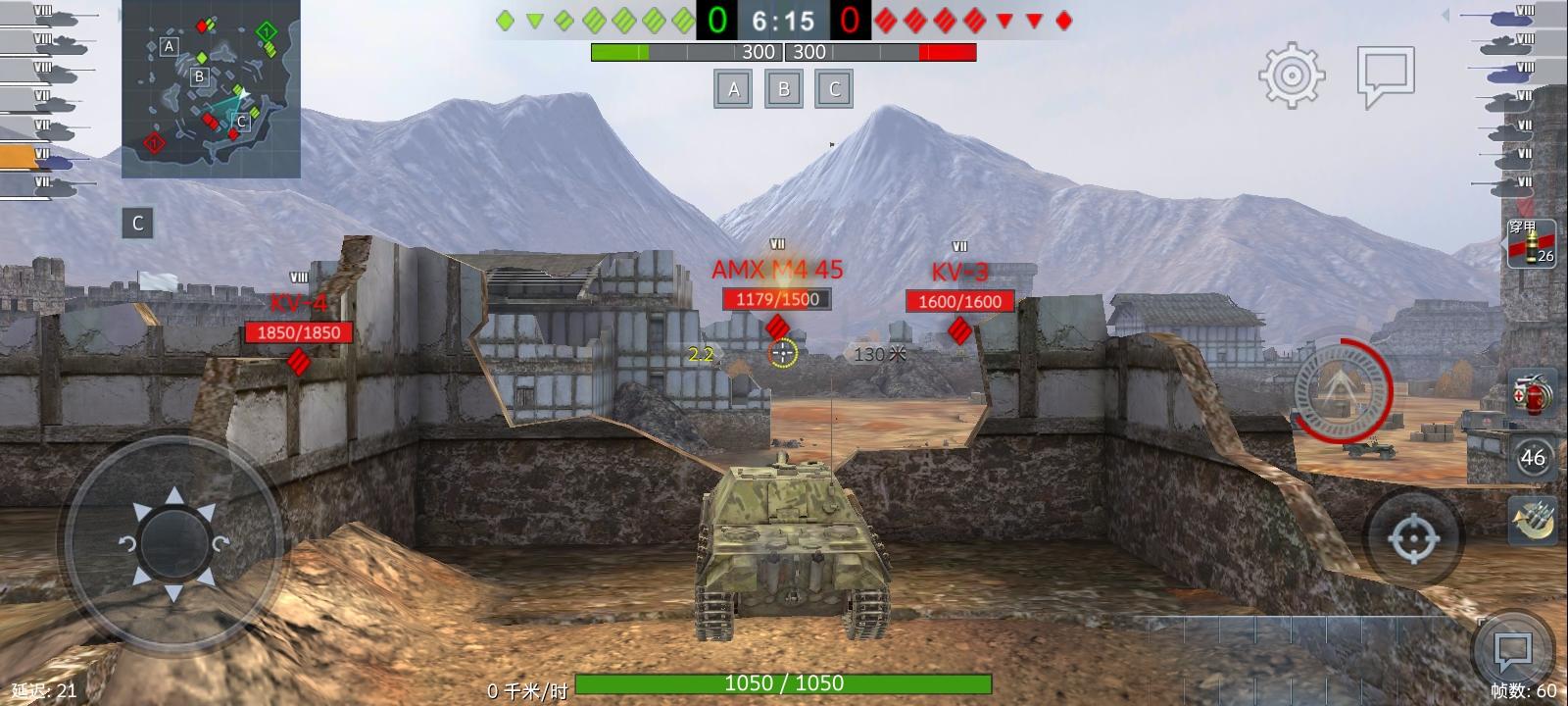Use the bottom ammo consumable icon
This screenshot has width=1568, height=706.
(1532, 518)
